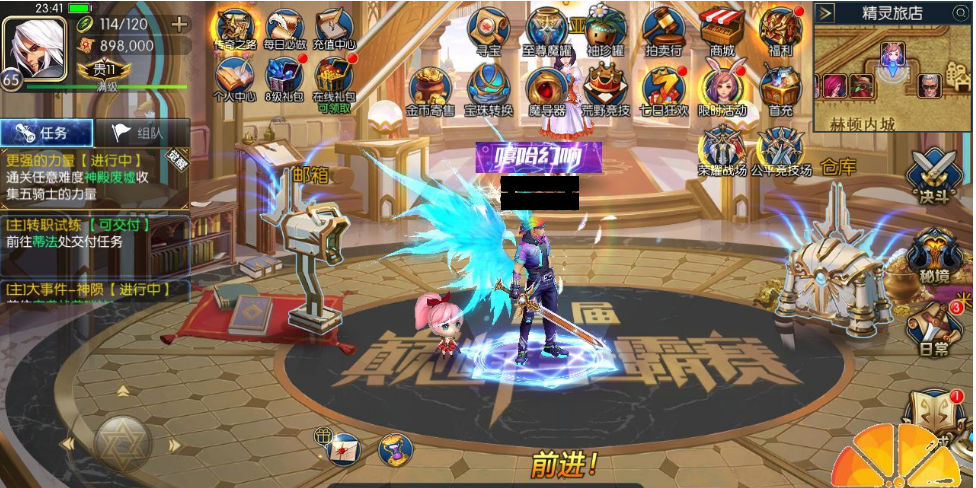
Task: Open the 拍卖行 auction house
Action: (662, 29)
